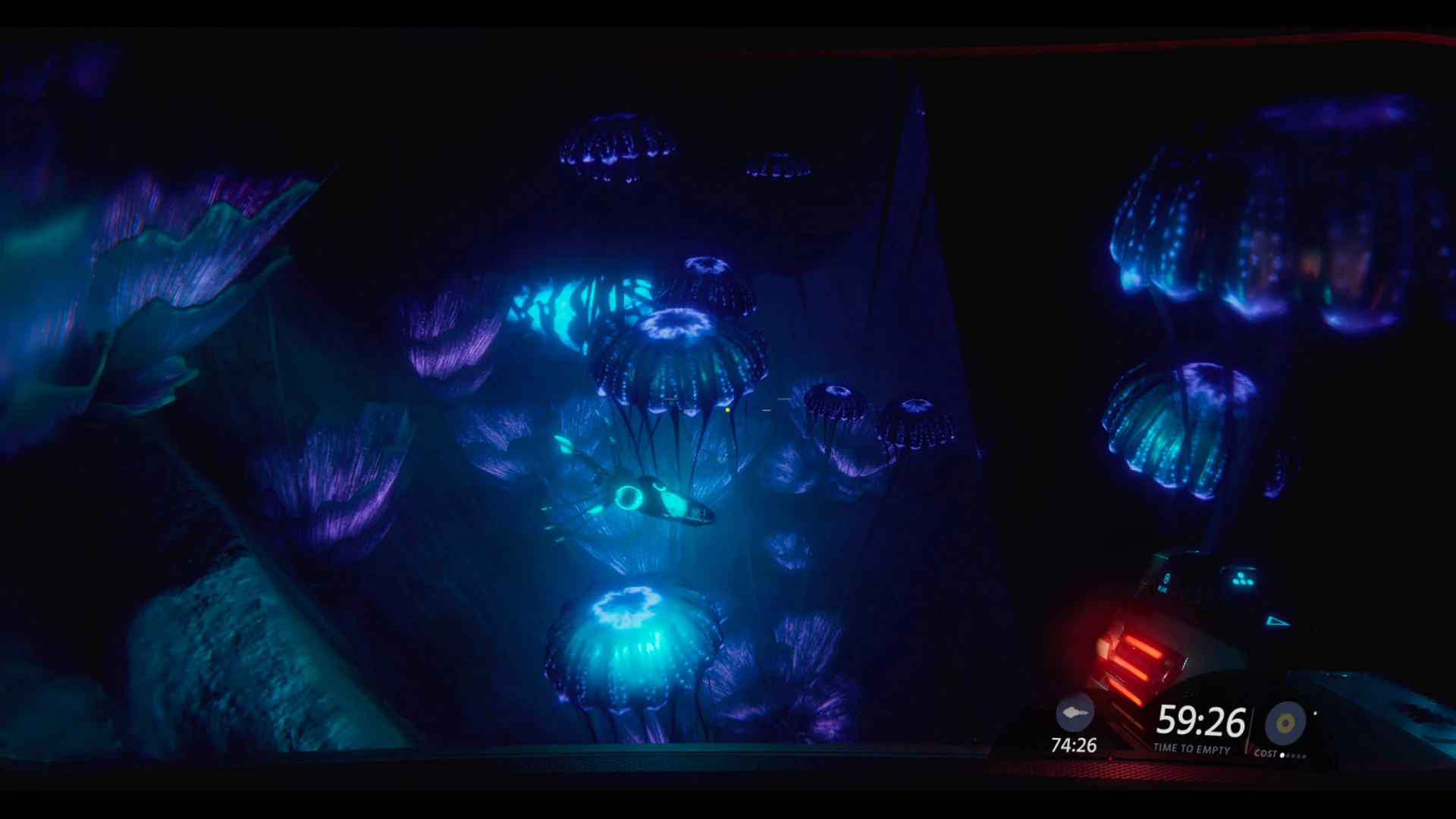Toggle the small red light below the heater
This screenshot has width=1456, height=819.
(1111, 758)
